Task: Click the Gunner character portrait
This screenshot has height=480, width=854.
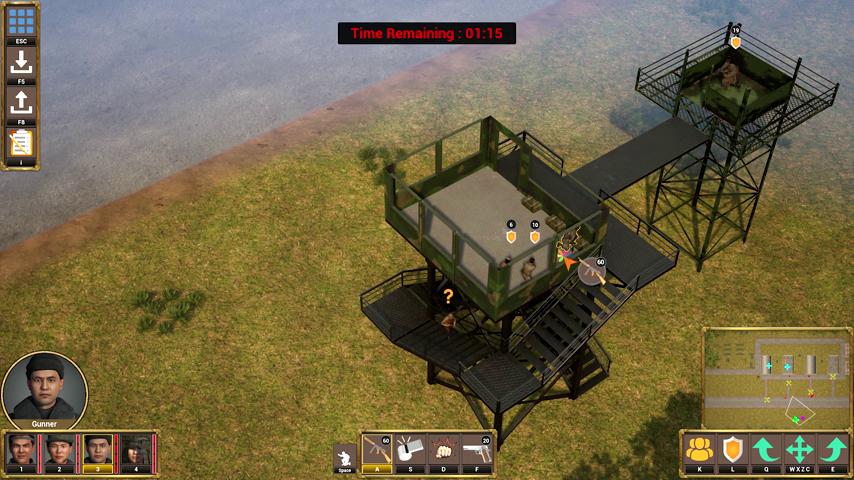Action: click(44, 387)
